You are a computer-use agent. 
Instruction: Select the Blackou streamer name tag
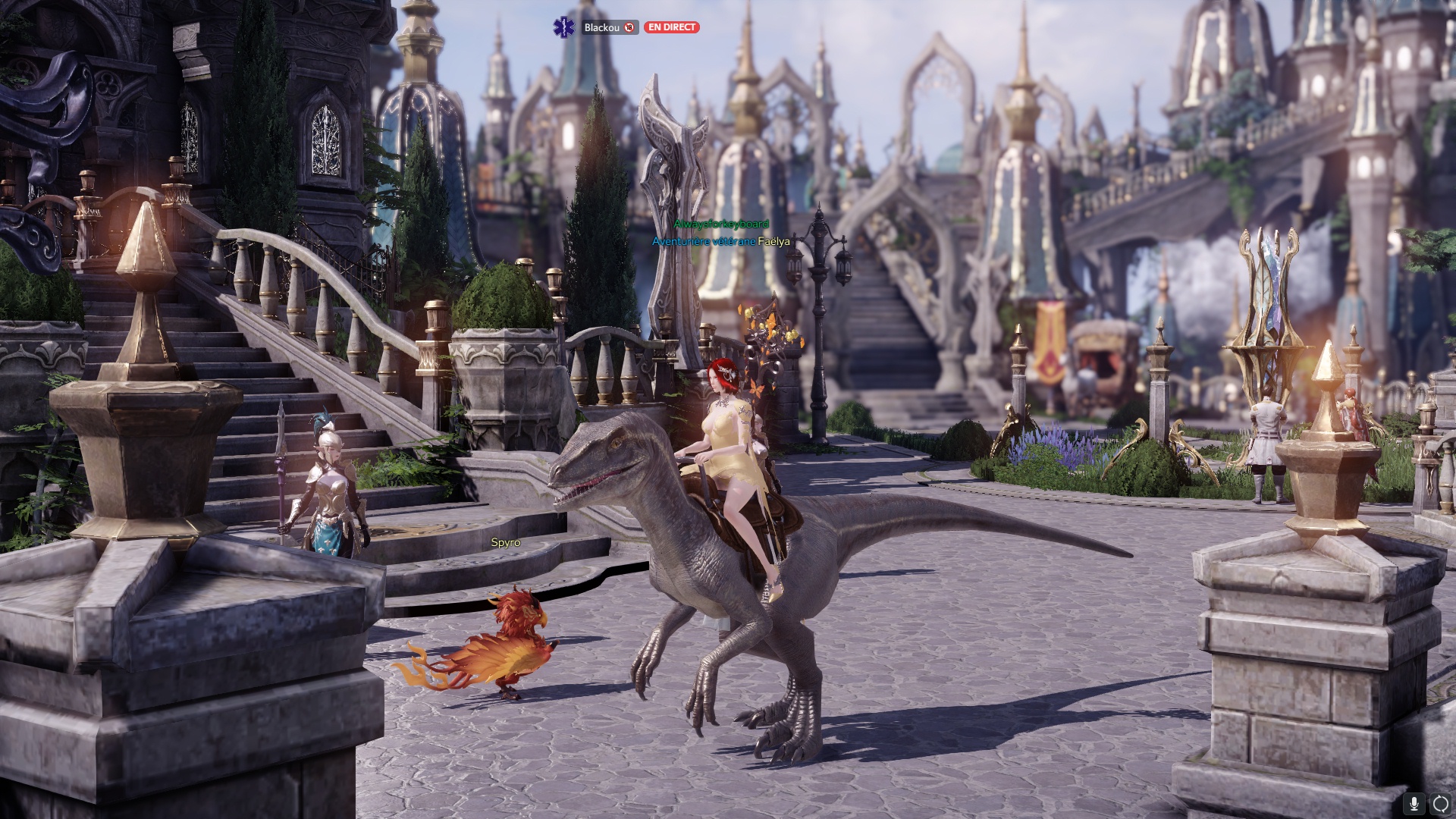click(602, 27)
